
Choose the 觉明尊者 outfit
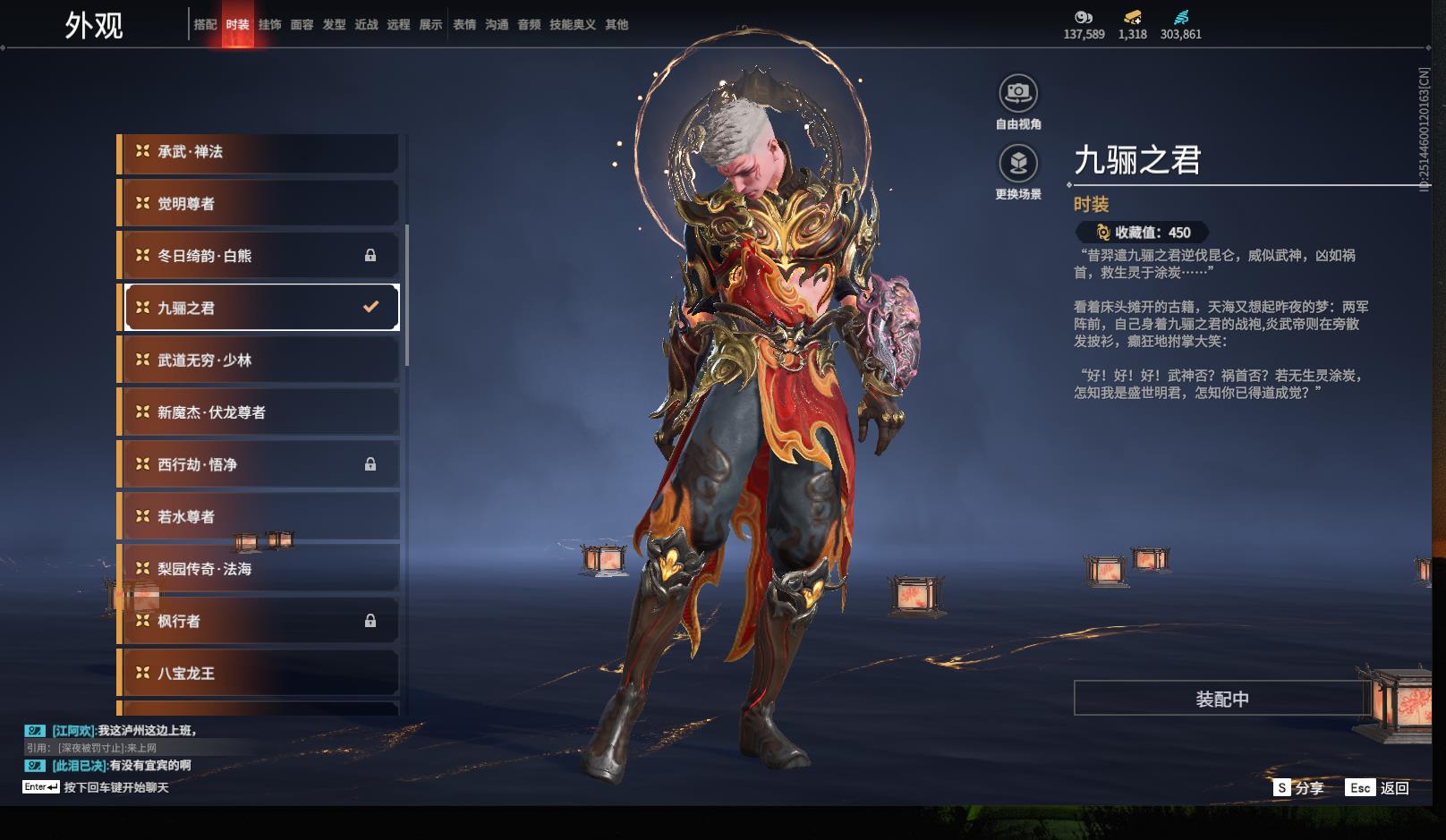(259, 204)
